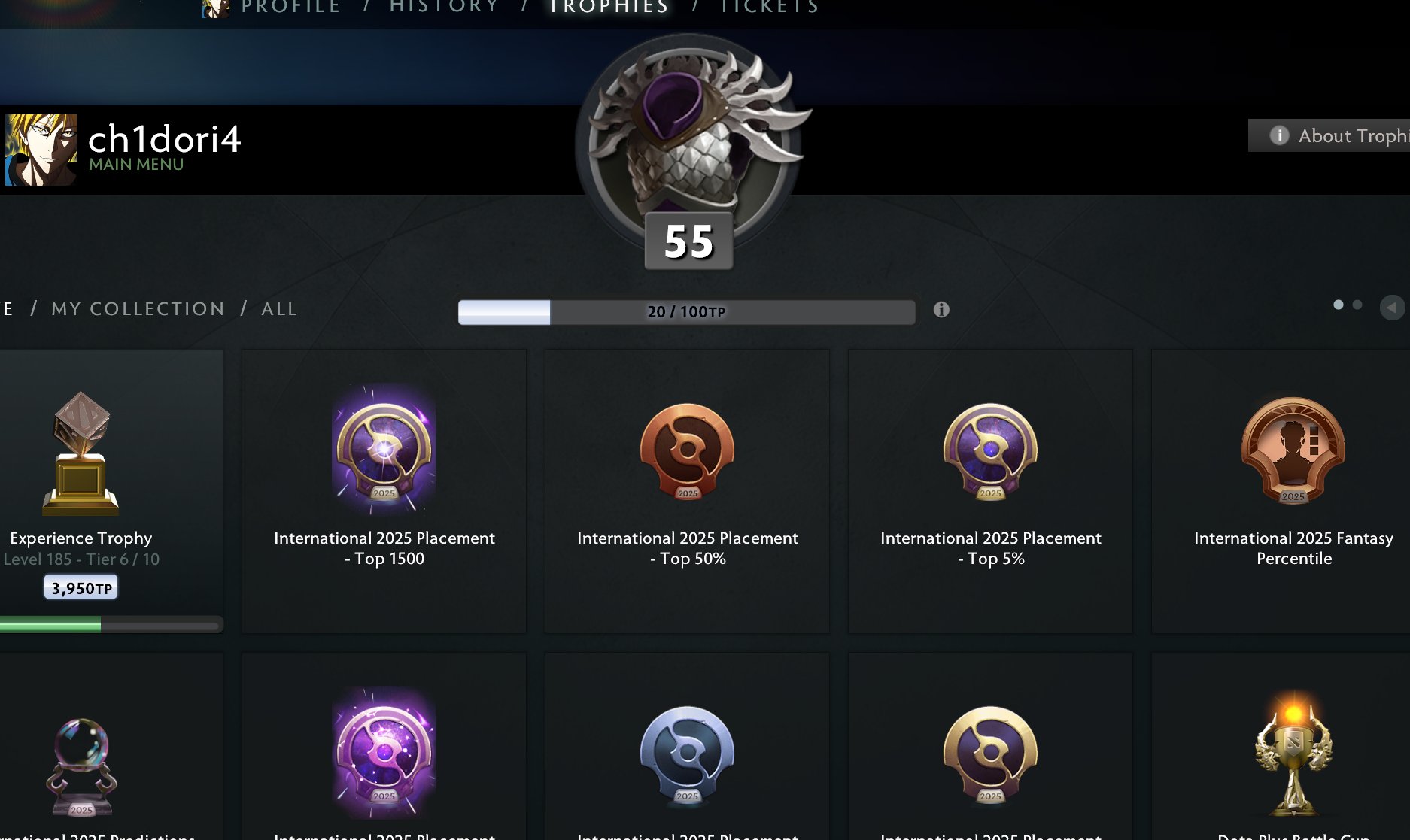The width and height of the screenshot is (1410, 840).
Task: Click the silver International 2025 Placement medal below
Action: coord(686,752)
